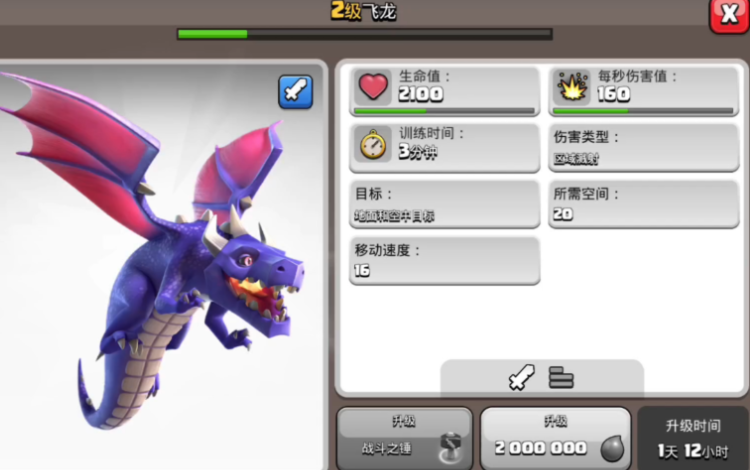The height and width of the screenshot is (470, 750).
Task: Tap the blue sword icon above the dragon
Action: [x=295, y=92]
